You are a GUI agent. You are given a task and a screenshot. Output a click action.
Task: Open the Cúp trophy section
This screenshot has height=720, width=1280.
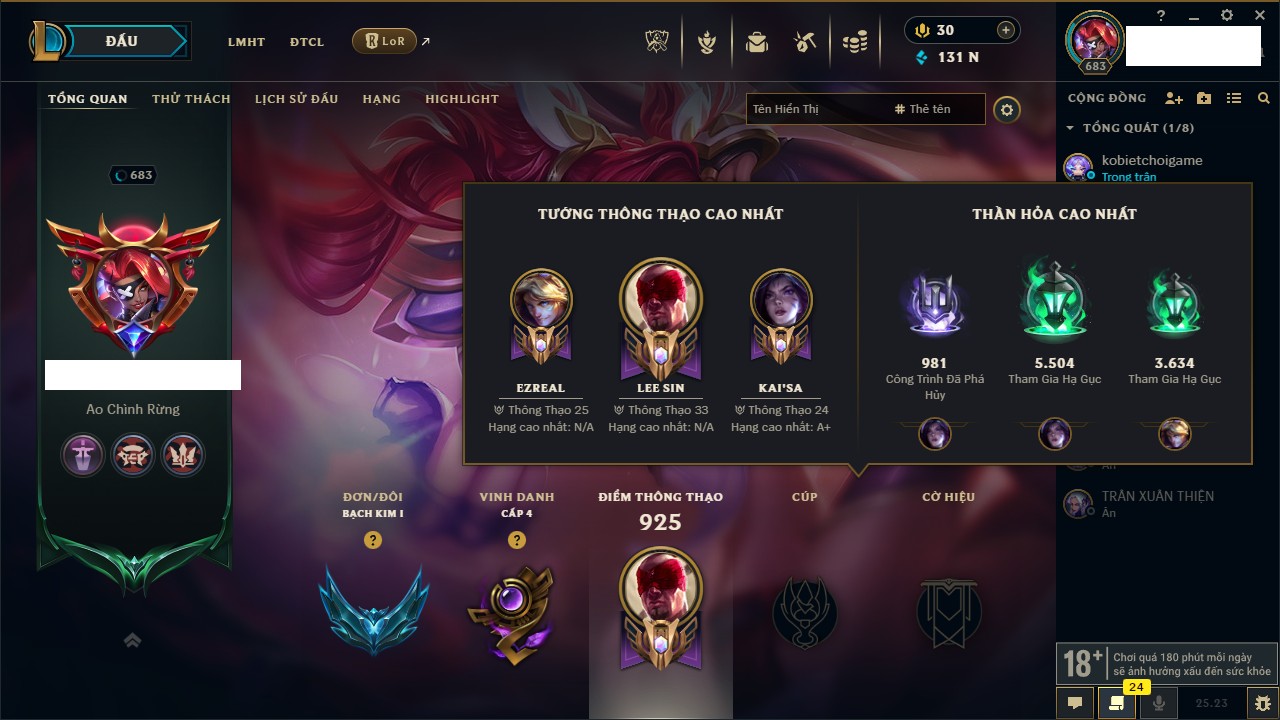point(804,610)
